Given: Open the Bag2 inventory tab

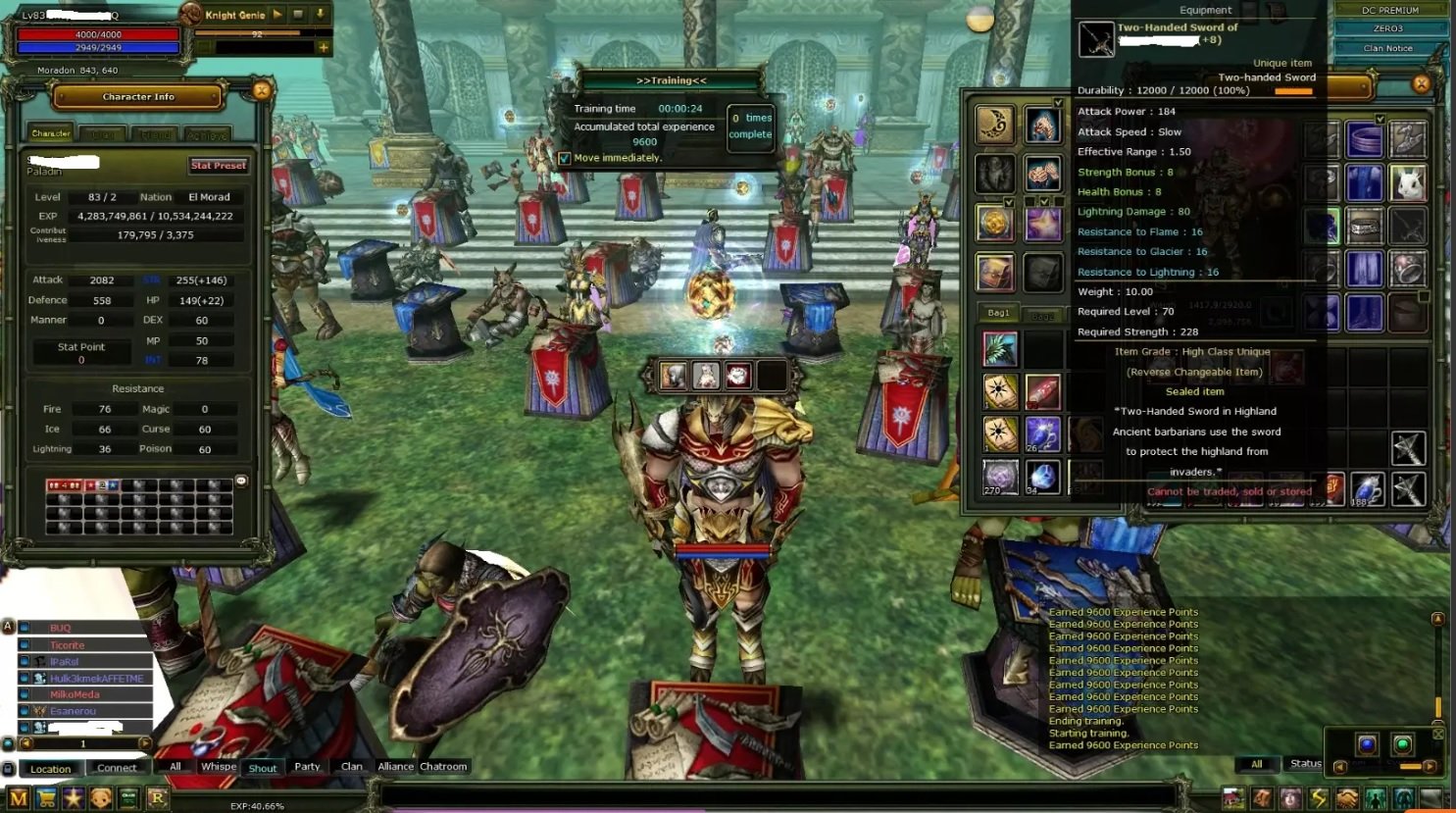Looking at the screenshot, I should pyautogui.click(x=1043, y=315).
